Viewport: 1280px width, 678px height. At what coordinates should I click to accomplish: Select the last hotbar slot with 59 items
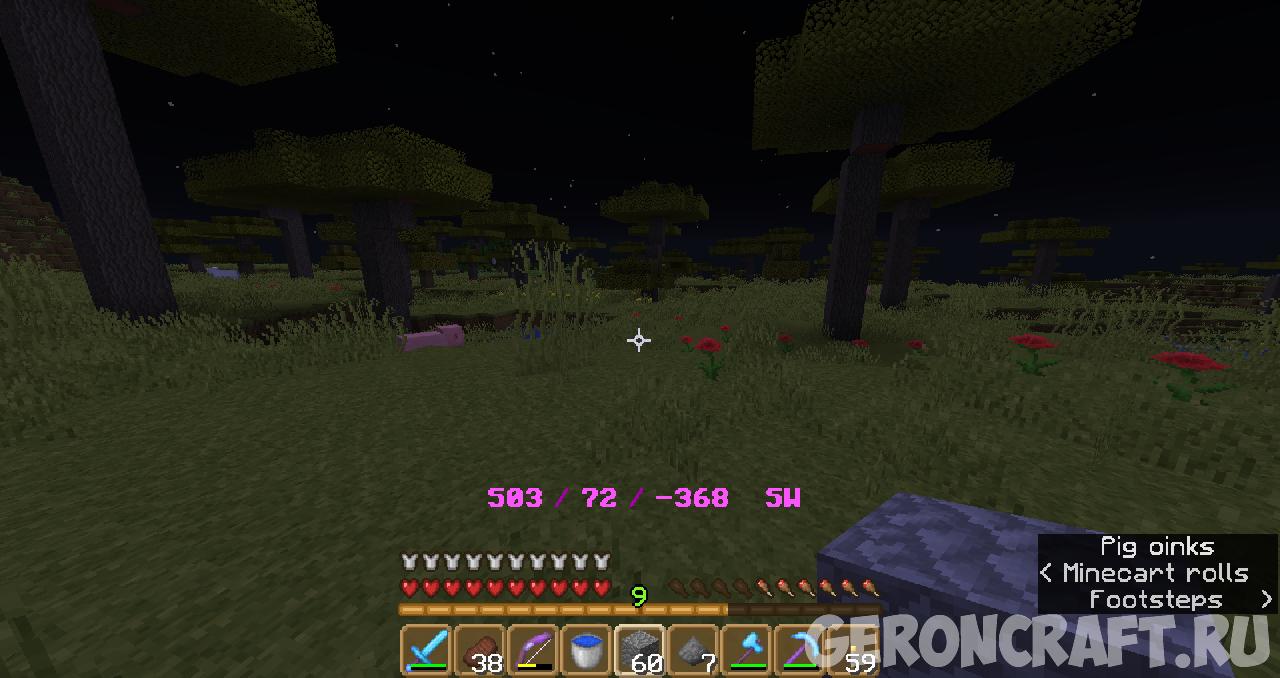pos(854,650)
